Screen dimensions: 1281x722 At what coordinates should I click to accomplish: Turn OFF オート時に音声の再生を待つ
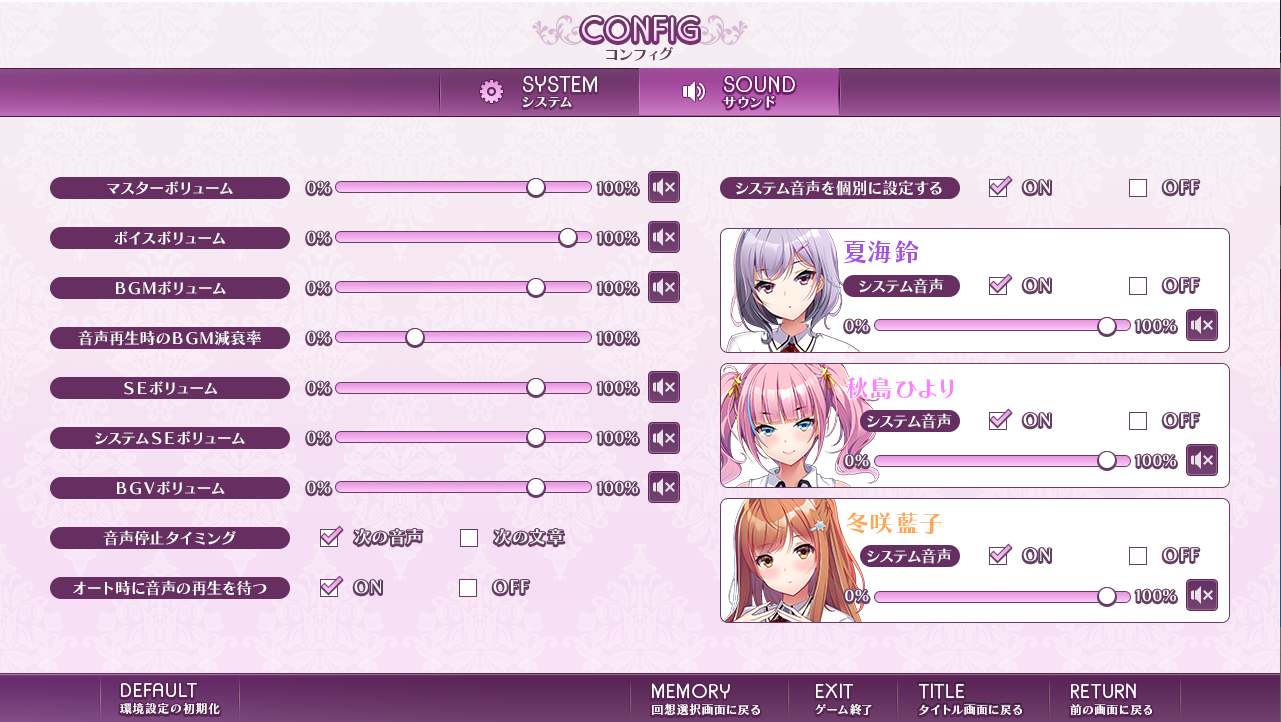[x=468, y=587]
